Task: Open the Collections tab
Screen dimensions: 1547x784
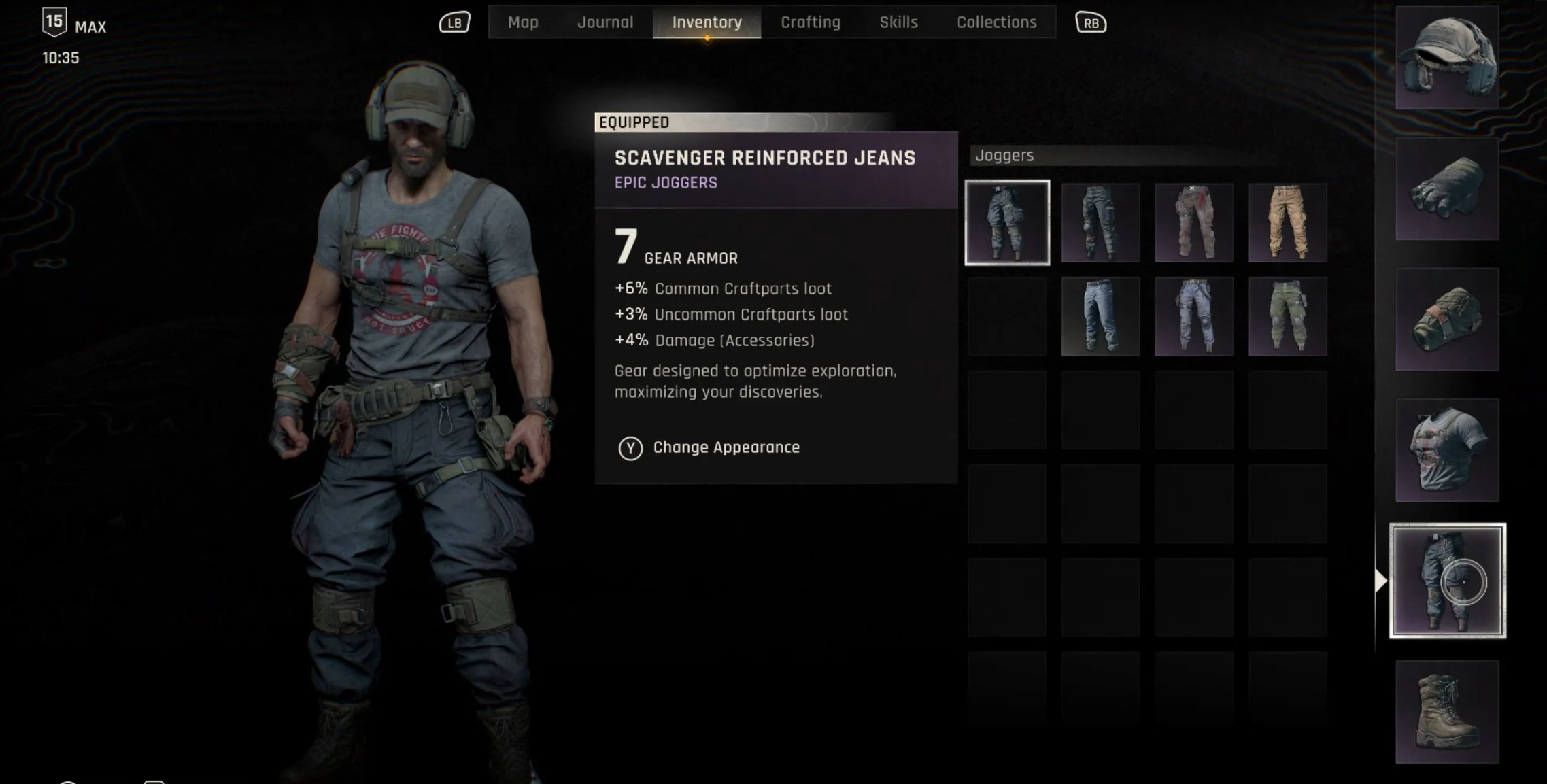Action: (x=996, y=22)
